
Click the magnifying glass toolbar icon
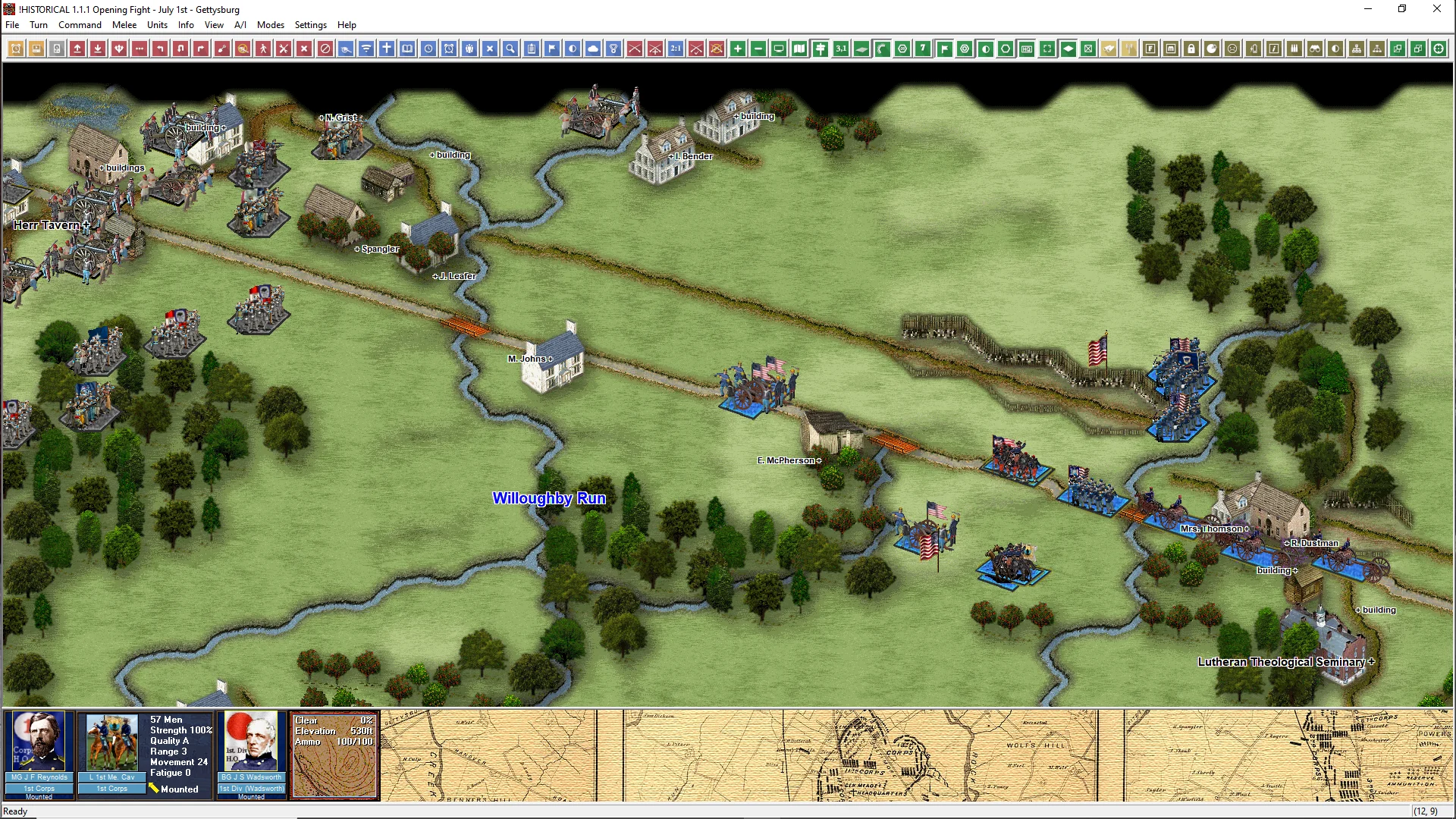point(510,49)
